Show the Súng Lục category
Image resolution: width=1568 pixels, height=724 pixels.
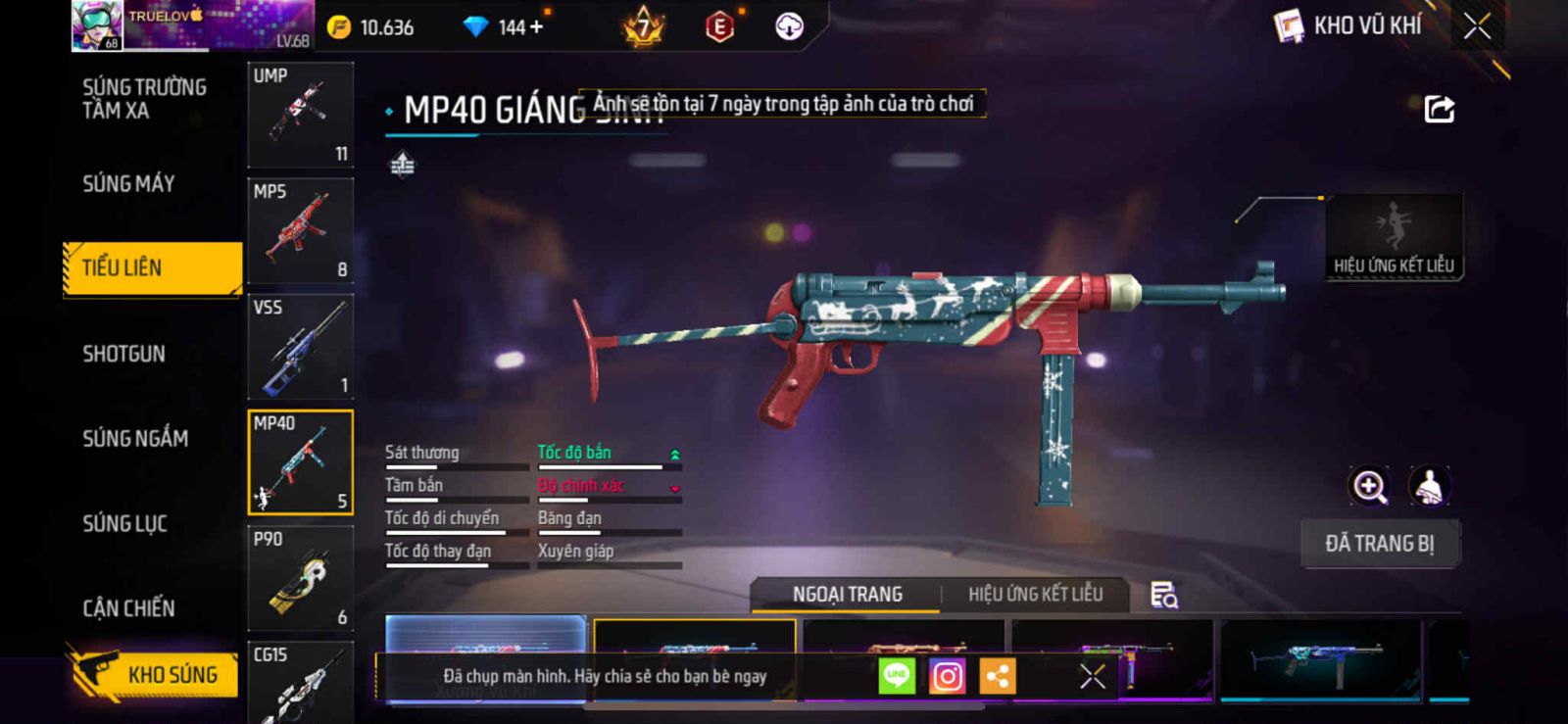pyautogui.click(x=124, y=523)
